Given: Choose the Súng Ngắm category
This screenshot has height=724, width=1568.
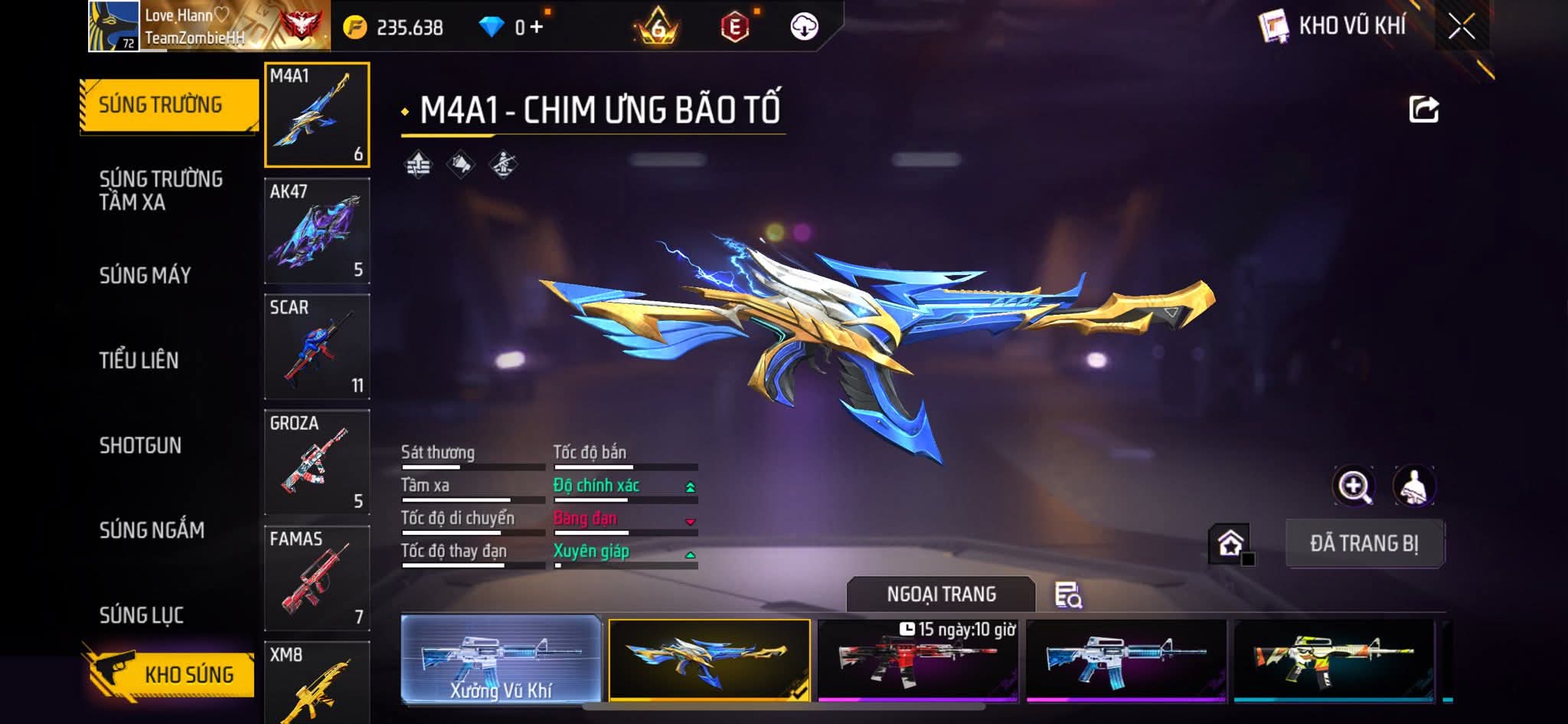Looking at the screenshot, I should [152, 530].
